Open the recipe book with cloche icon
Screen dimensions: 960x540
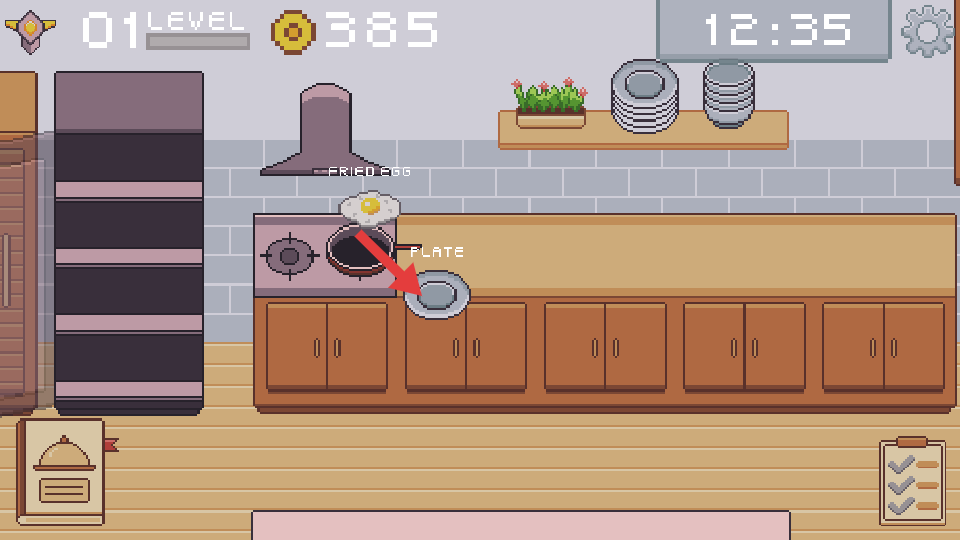(62, 471)
